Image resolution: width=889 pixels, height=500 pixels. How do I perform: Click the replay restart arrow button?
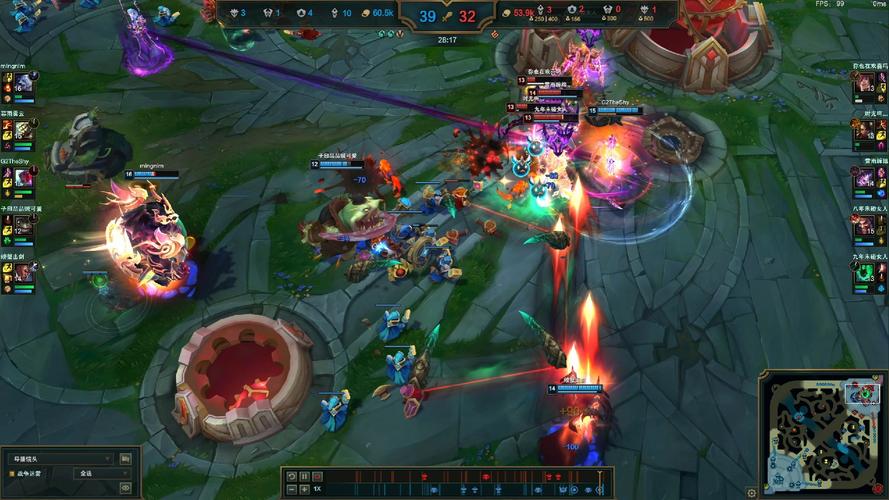pos(291,476)
